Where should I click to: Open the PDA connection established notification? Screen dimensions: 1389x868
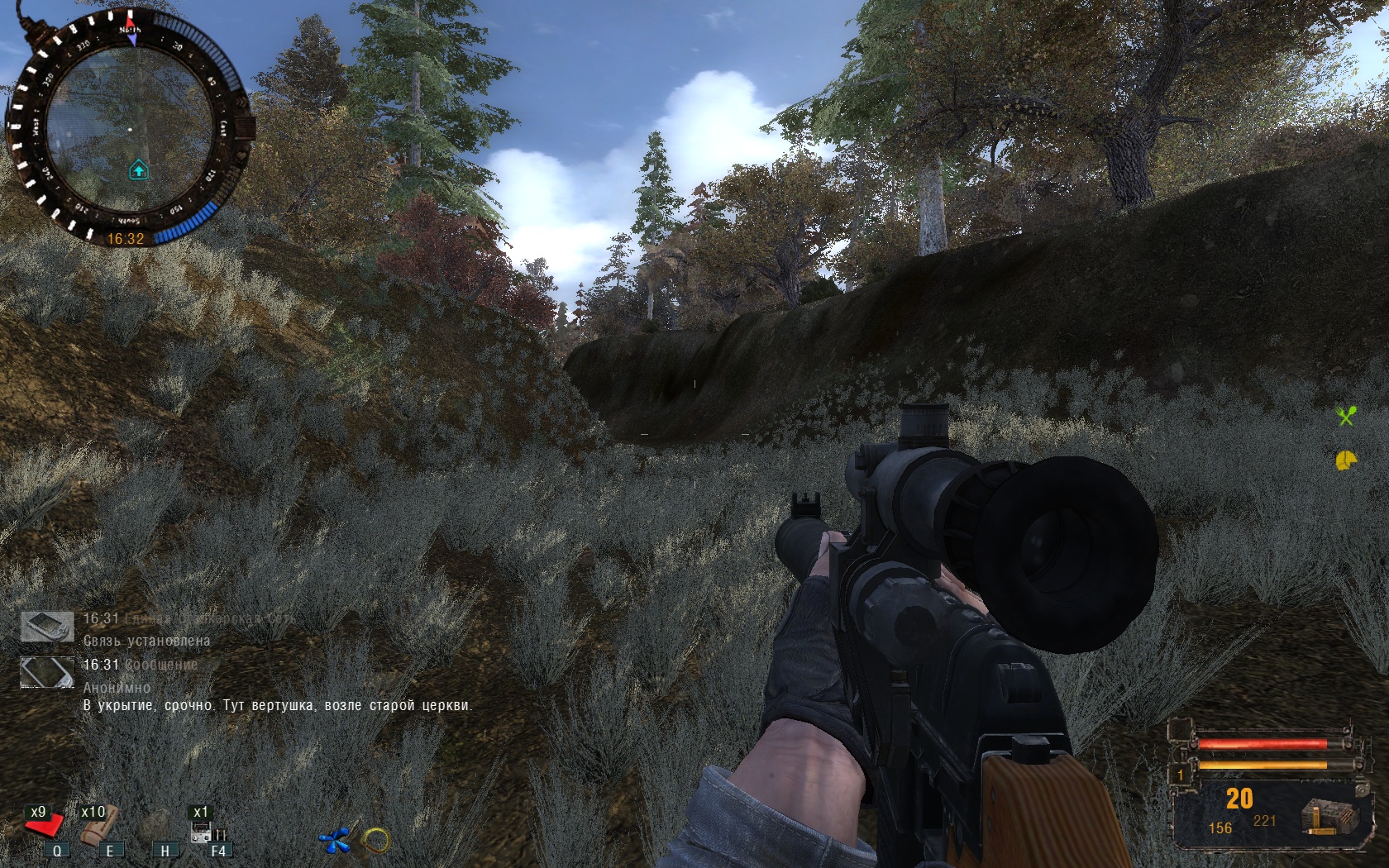pyautogui.click(x=146, y=640)
